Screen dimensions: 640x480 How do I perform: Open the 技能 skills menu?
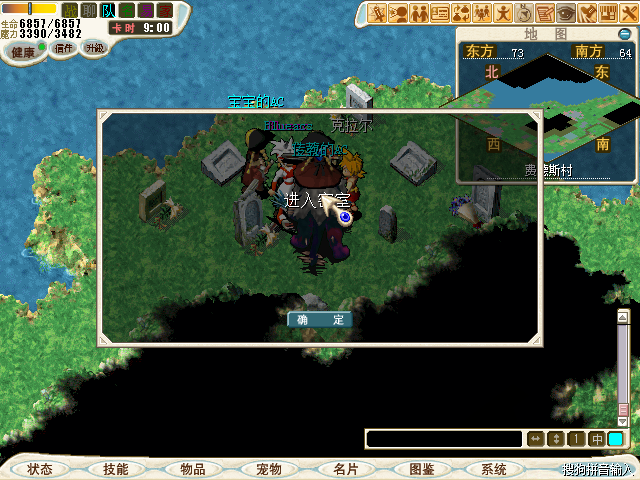click(116, 469)
